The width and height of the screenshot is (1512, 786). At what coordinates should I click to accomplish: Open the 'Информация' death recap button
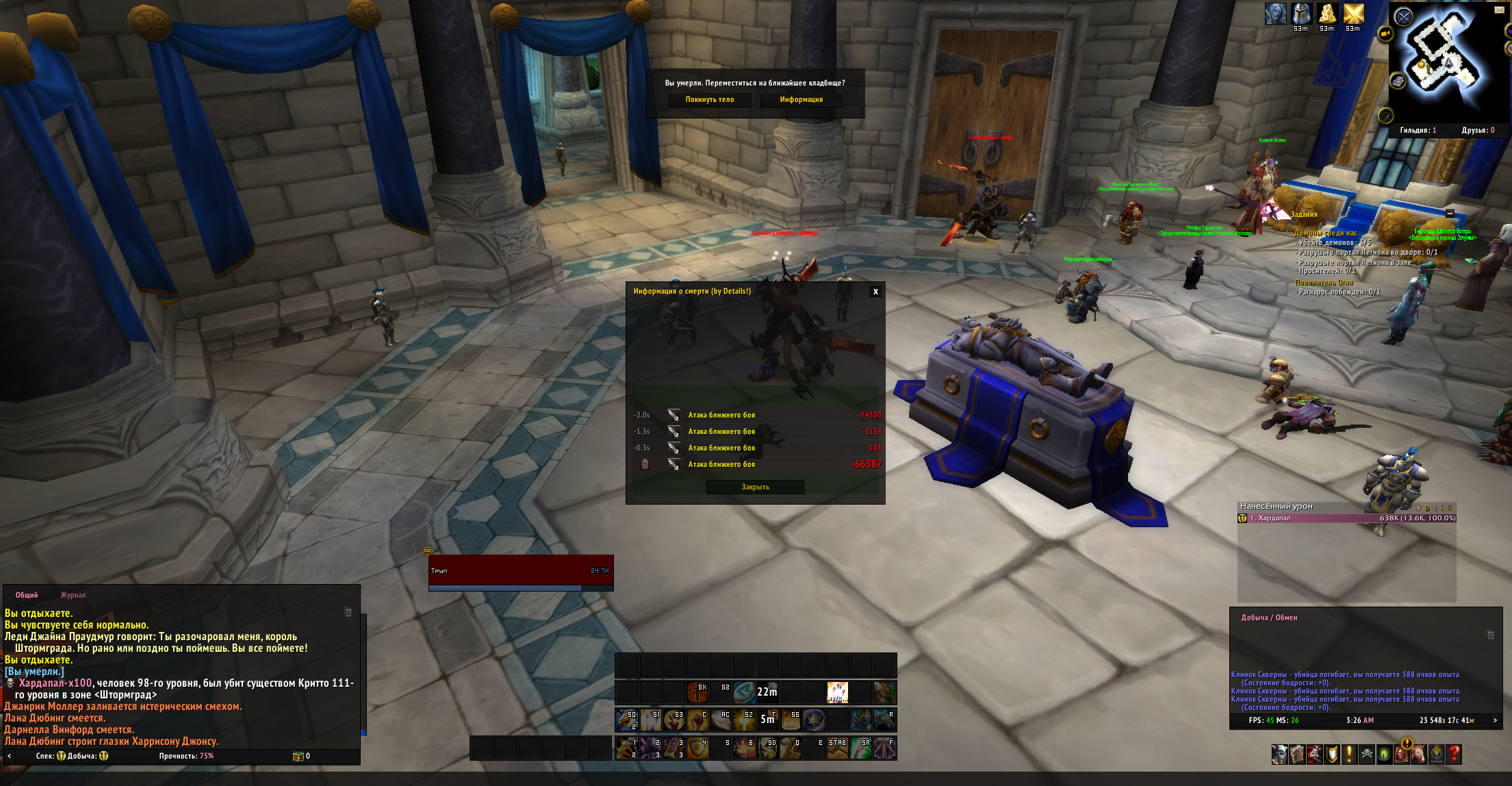point(801,100)
